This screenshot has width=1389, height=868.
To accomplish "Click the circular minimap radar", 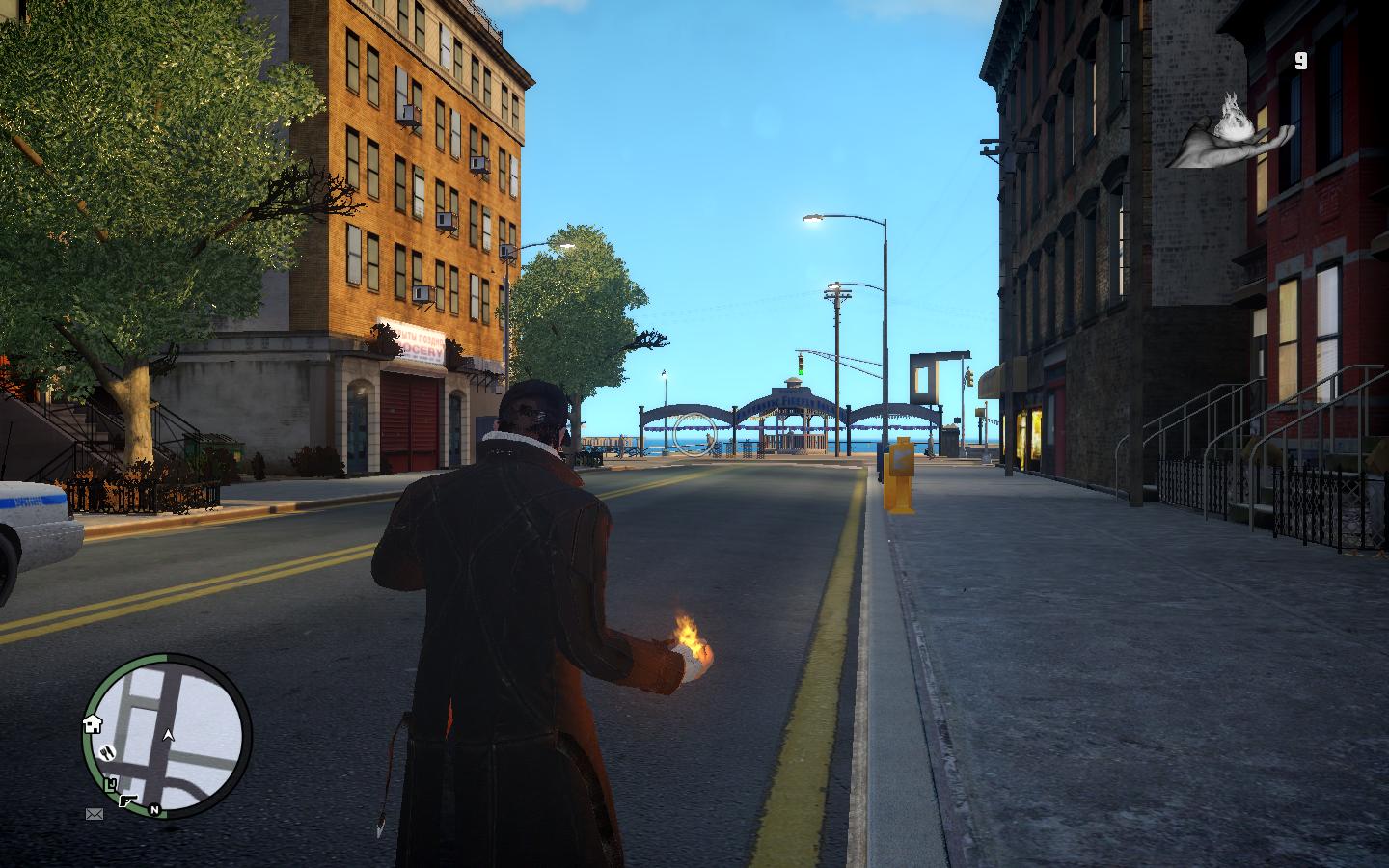I will (168, 734).
